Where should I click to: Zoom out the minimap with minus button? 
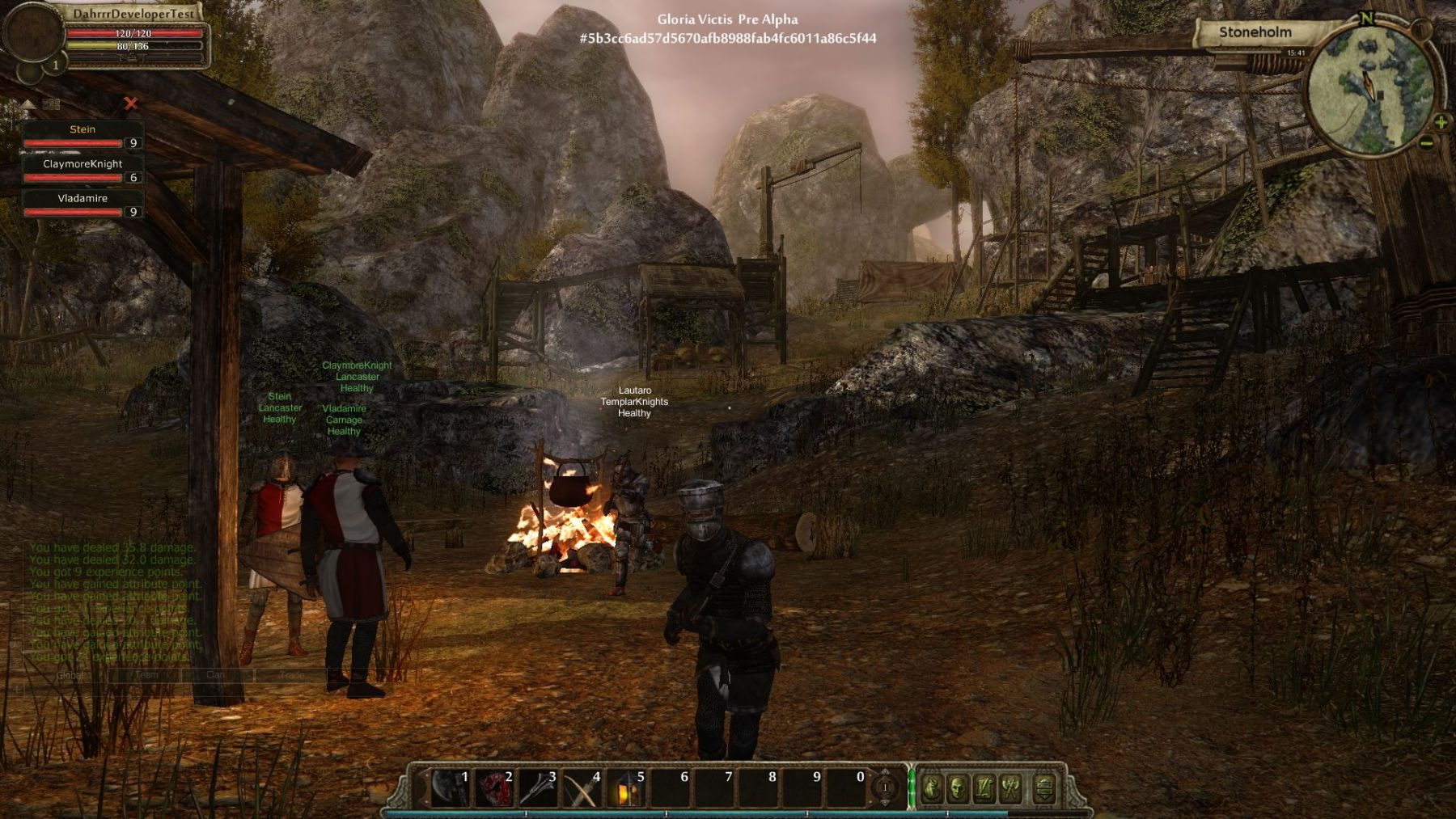coord(1426,144)
